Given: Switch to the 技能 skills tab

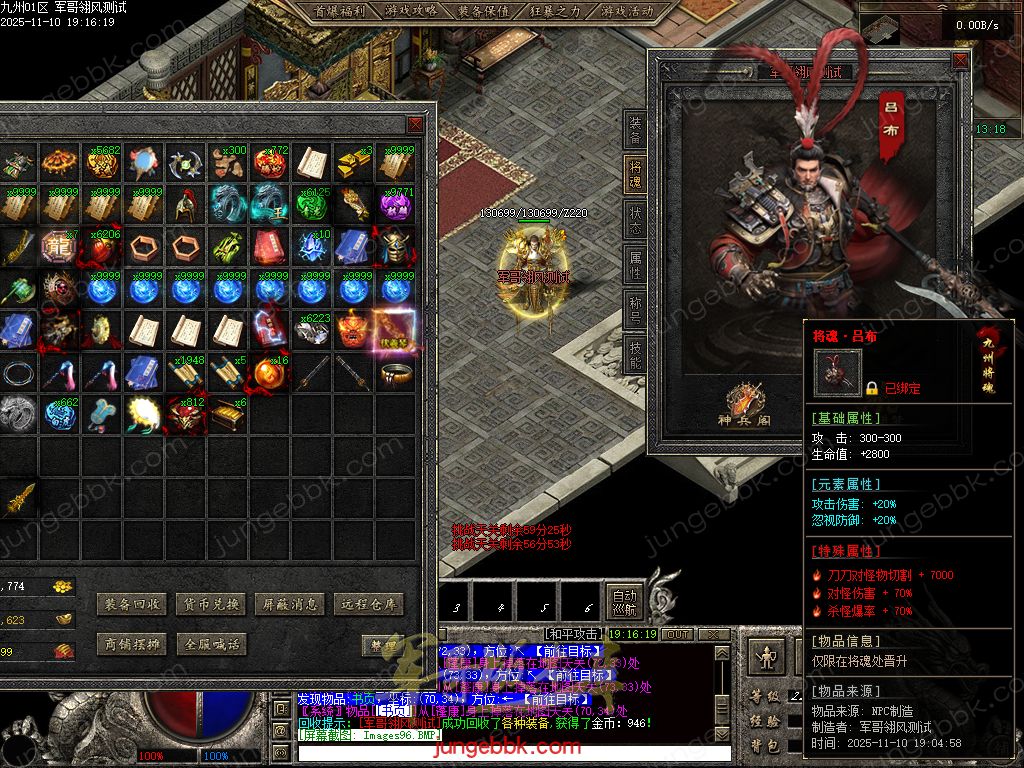Looking at the screenshot, I should 635,354.
